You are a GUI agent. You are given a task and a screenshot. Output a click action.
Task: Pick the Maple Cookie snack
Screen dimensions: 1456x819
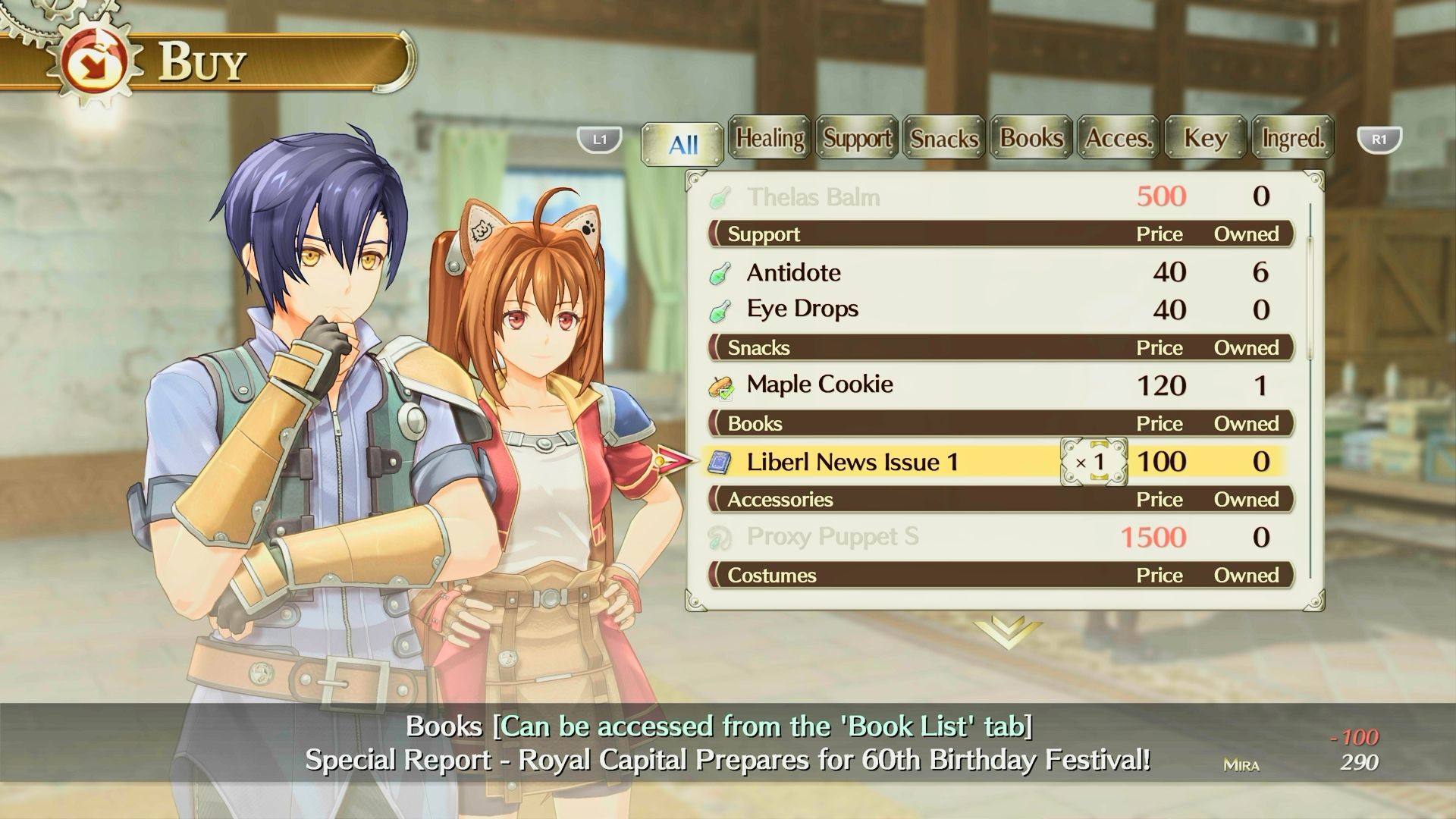(819, 384)
